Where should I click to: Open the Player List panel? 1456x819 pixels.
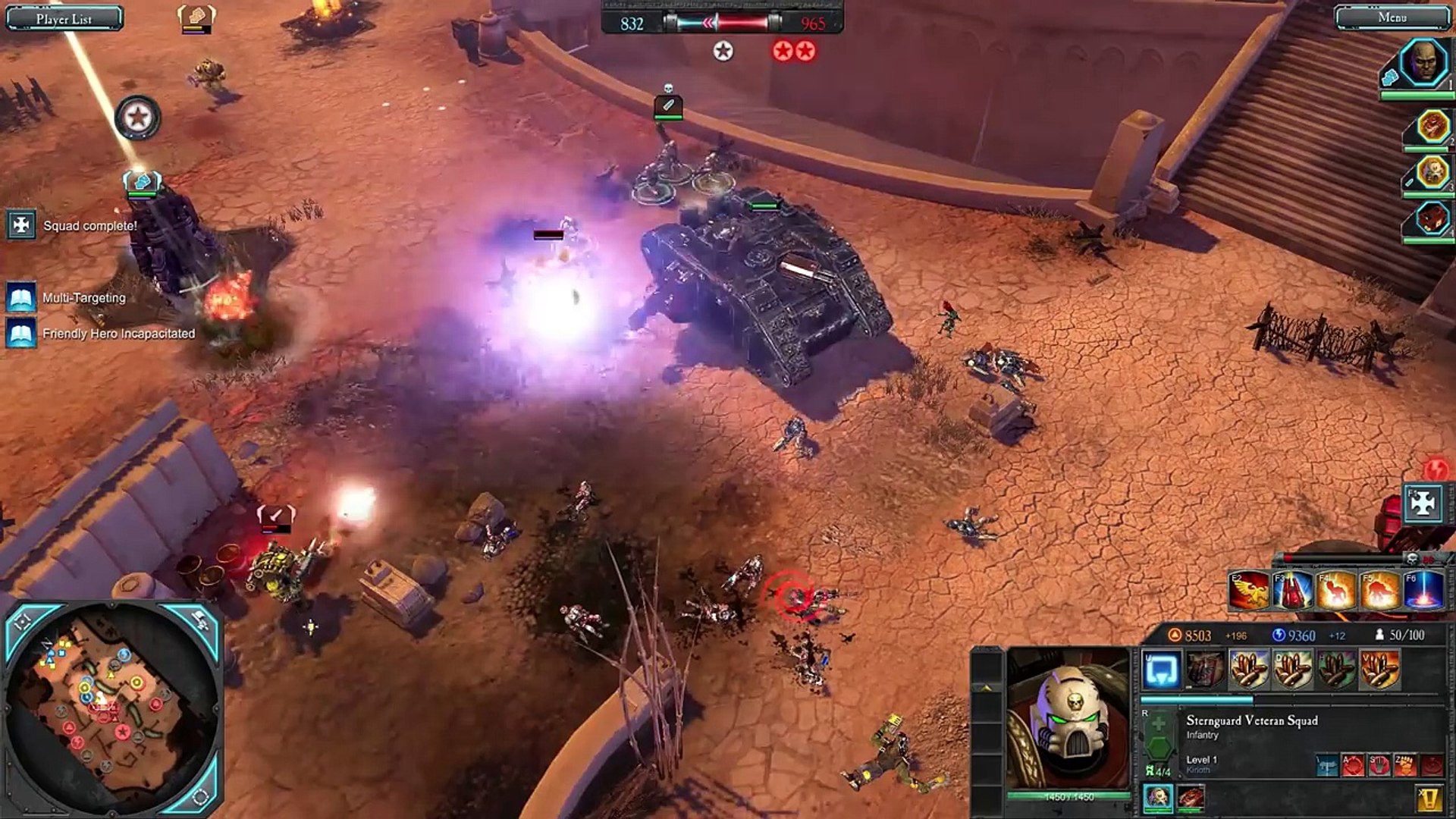coord(64,18)
